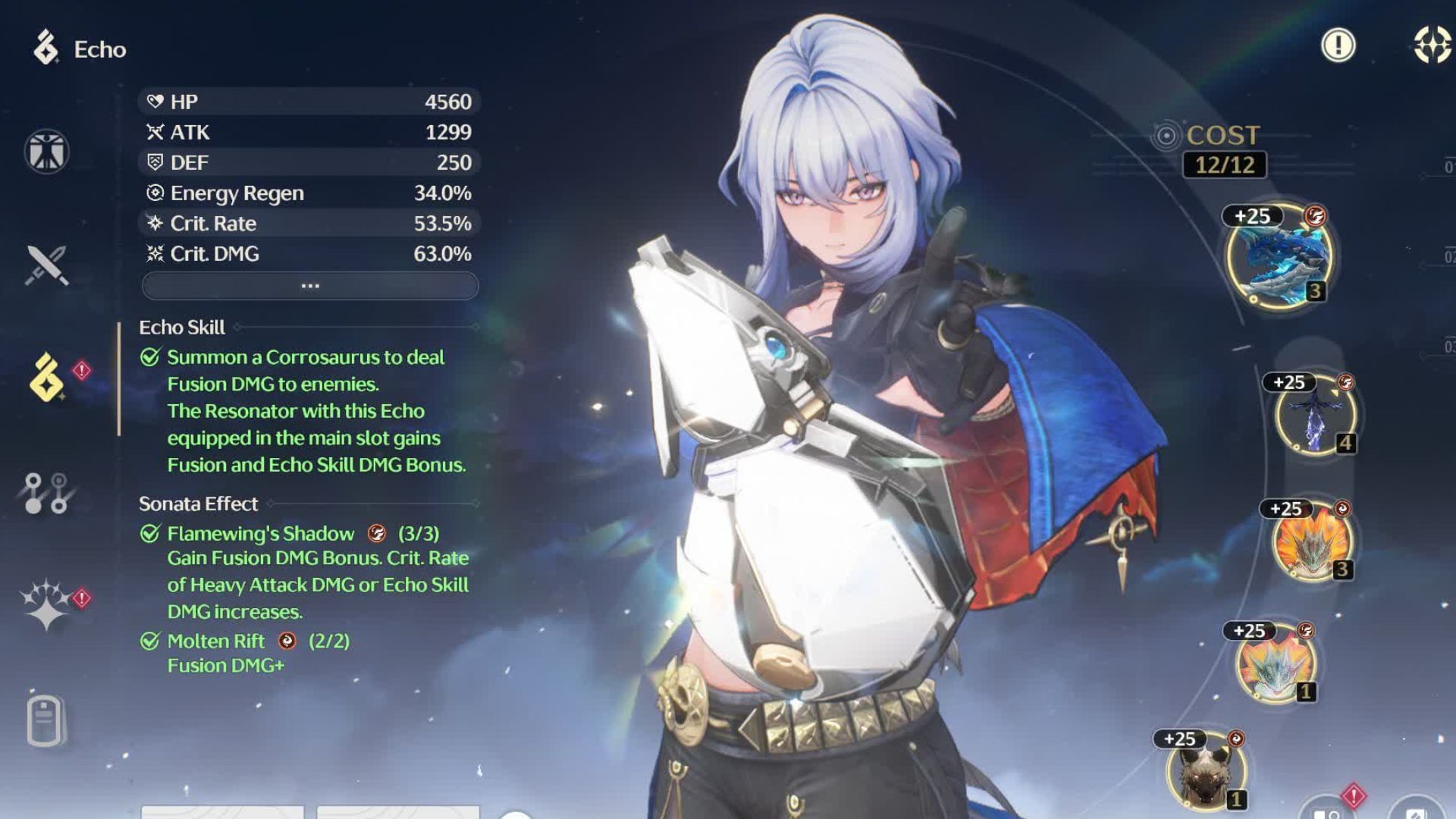Select the orange flame cost 3 echo

[1311, 541]
